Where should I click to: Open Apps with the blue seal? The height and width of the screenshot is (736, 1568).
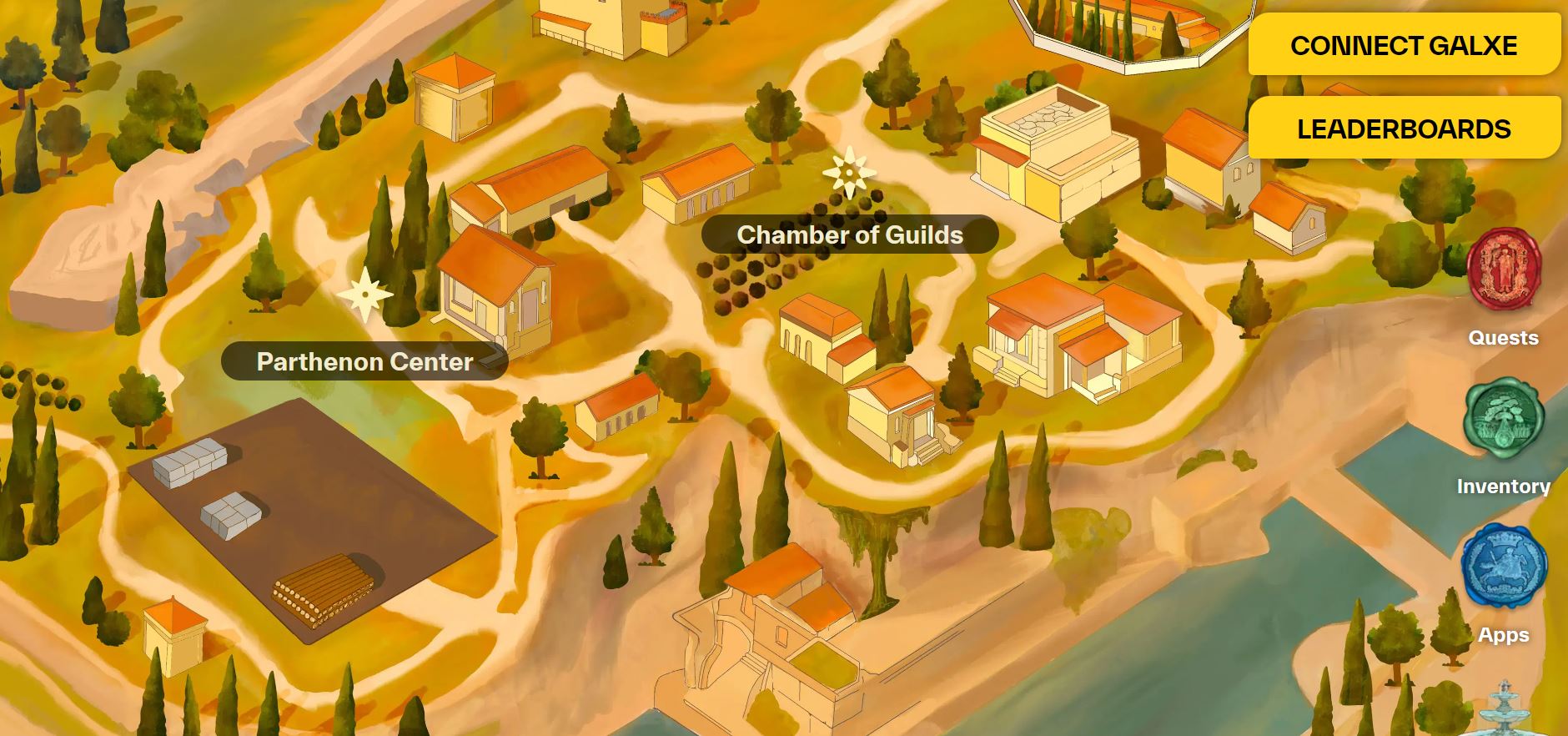tap(1504, 567)
